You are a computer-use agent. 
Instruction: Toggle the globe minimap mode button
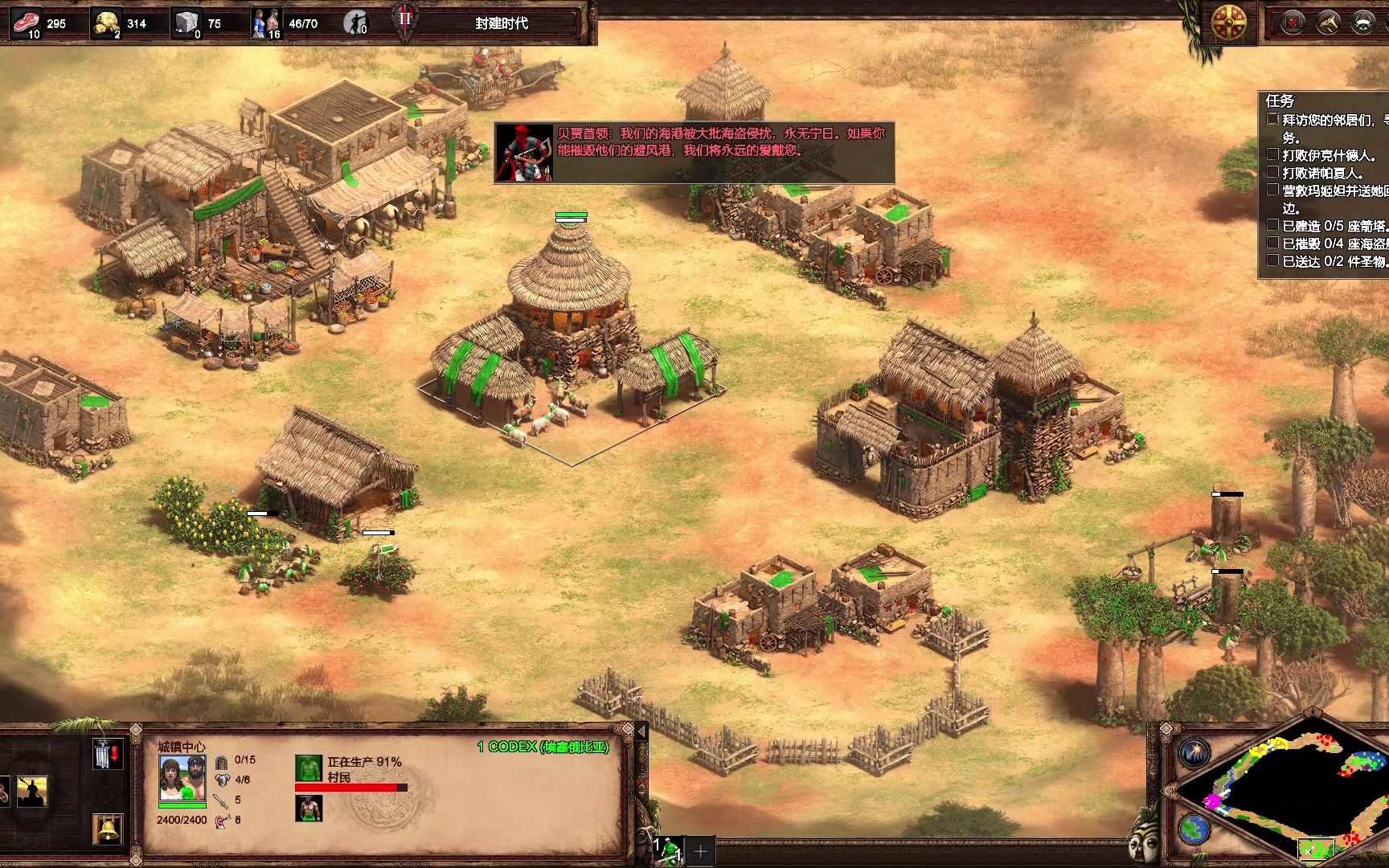pyautogui.click(x=1195, y=828)
